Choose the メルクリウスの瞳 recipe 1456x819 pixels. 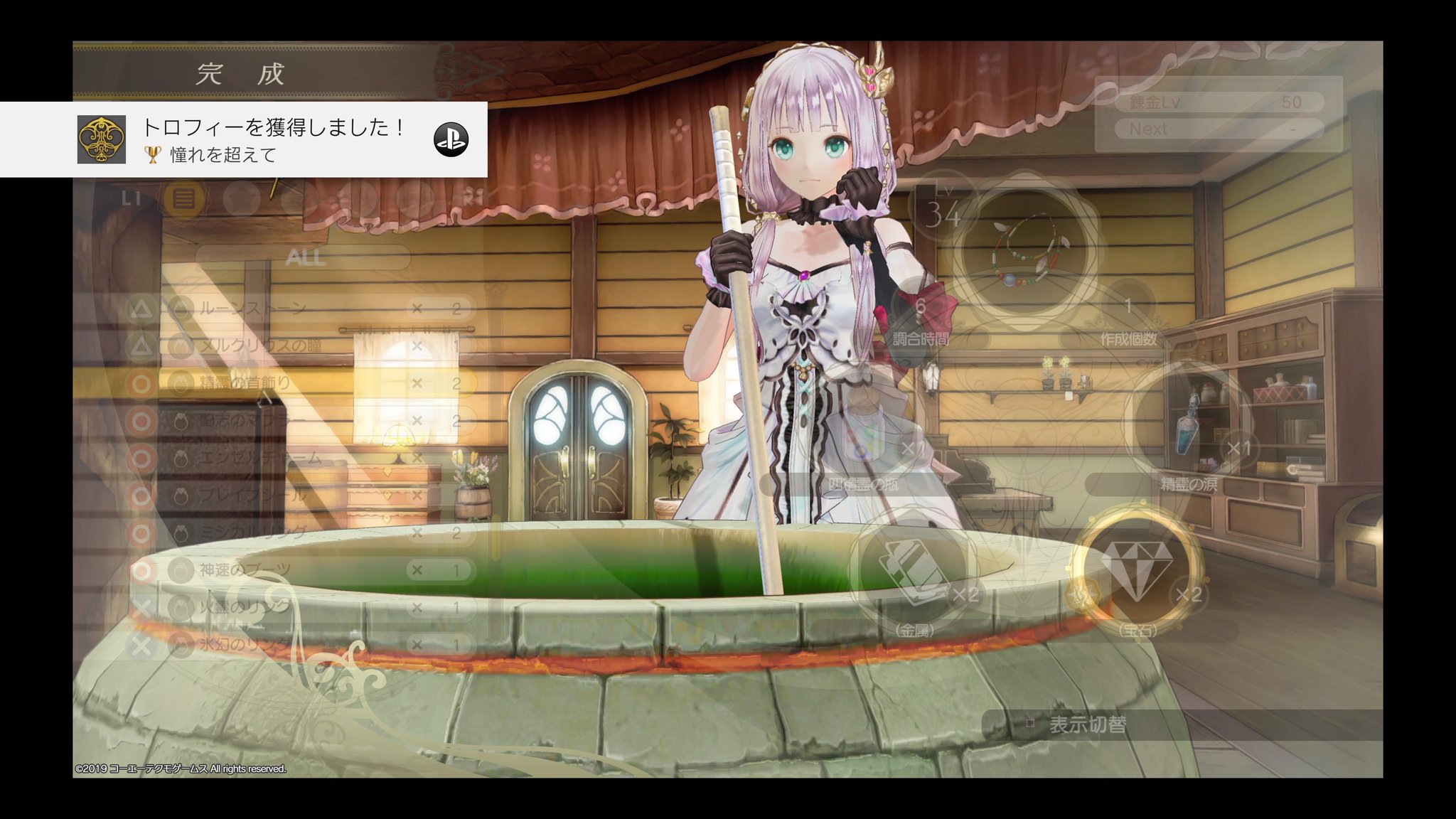(299, 346)
